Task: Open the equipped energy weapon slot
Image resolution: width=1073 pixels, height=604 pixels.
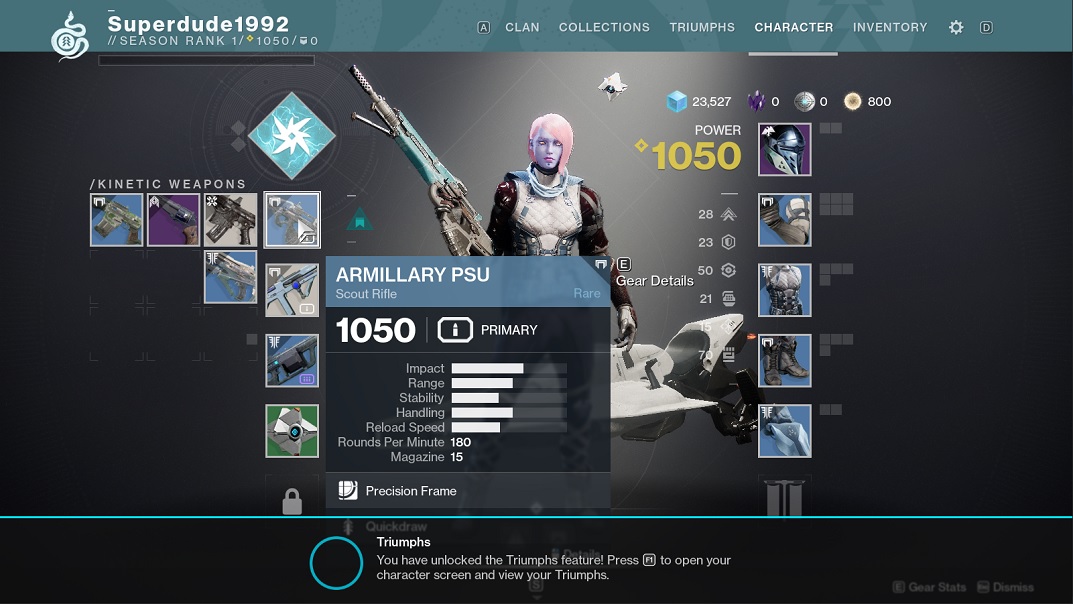Action: coord(292,291)
